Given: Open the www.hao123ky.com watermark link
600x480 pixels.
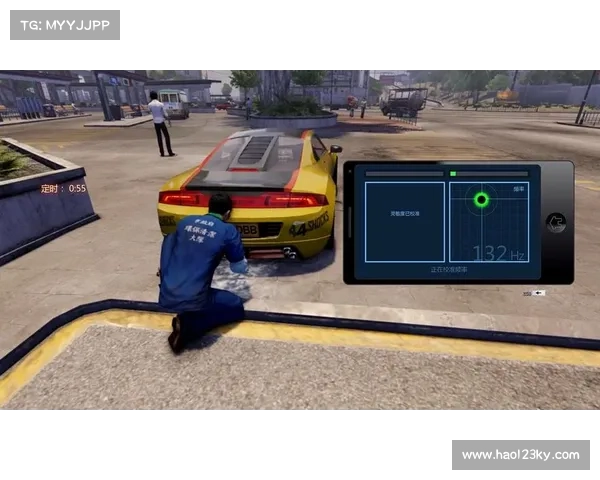Looking at the screenshot, I should point(520,455).
